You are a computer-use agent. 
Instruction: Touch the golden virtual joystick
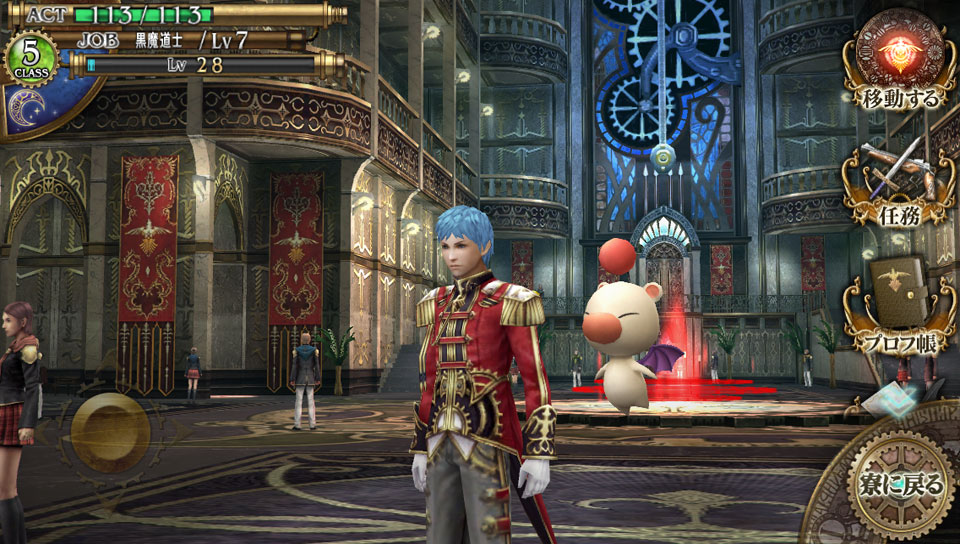click(x=110, y=433)
